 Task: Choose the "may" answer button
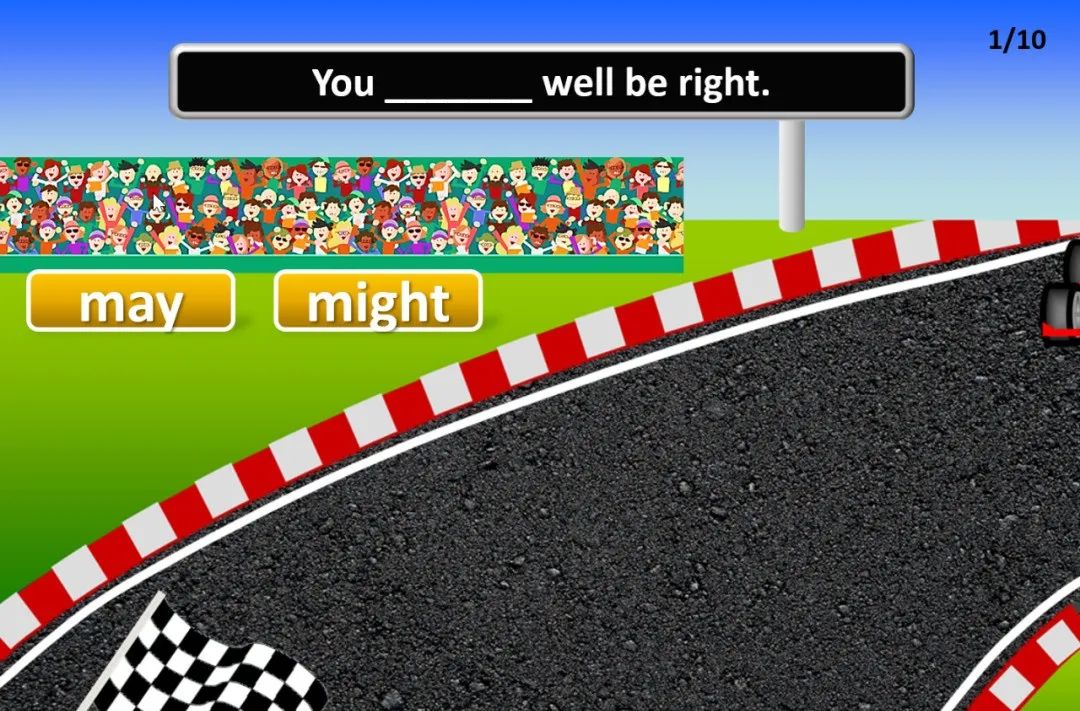pyautogui.click(x=131, y=301)
